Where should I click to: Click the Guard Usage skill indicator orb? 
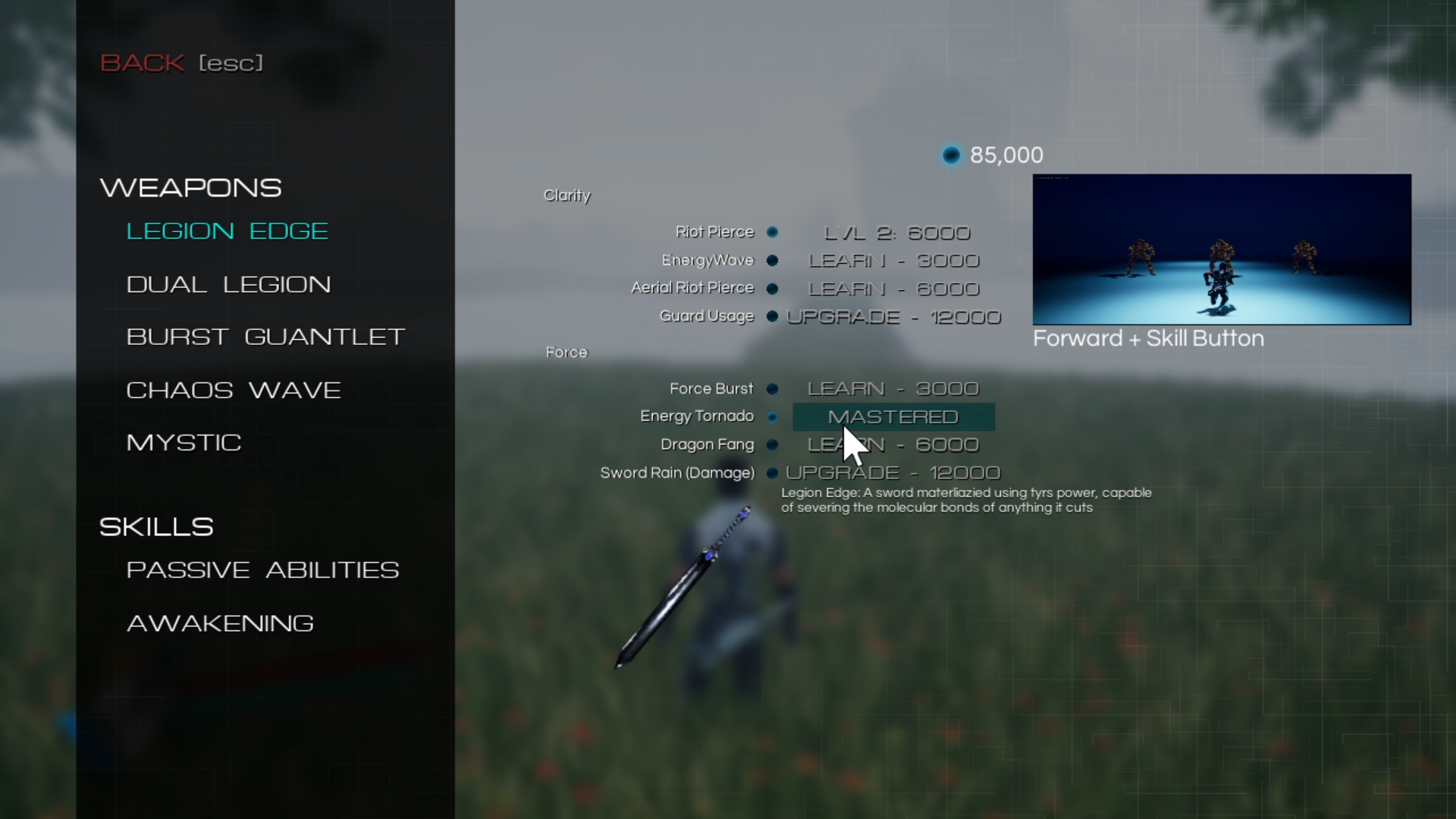point(773,317)
